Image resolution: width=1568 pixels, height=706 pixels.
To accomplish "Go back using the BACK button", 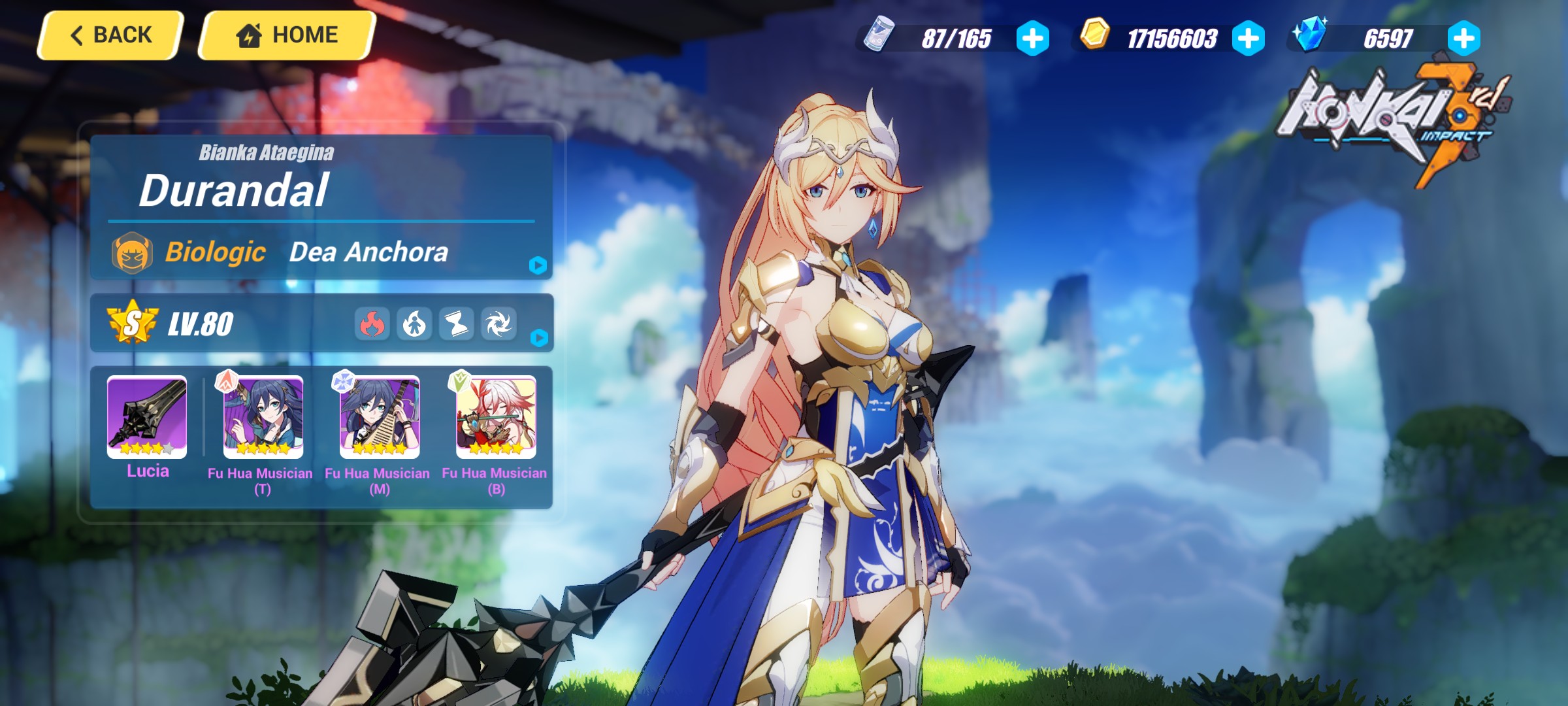I will (109, 34).
